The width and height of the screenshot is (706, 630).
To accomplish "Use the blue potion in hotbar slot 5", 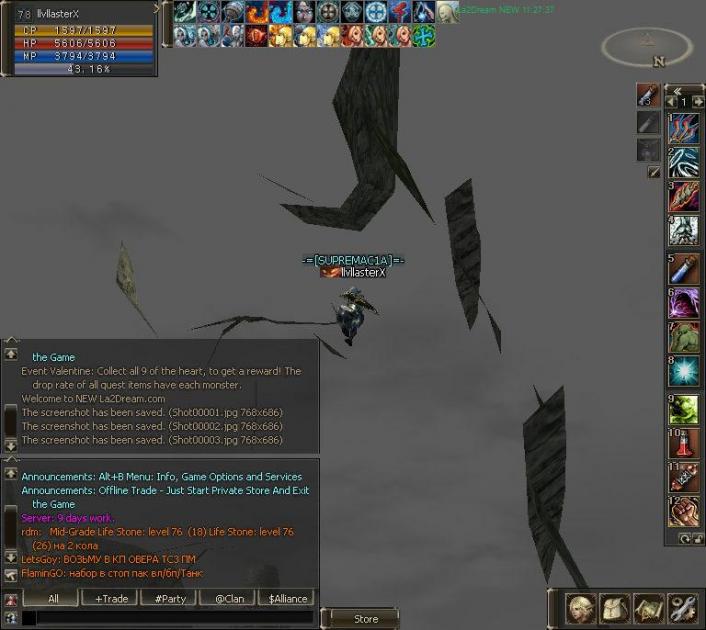I will [x=683, y=269].
